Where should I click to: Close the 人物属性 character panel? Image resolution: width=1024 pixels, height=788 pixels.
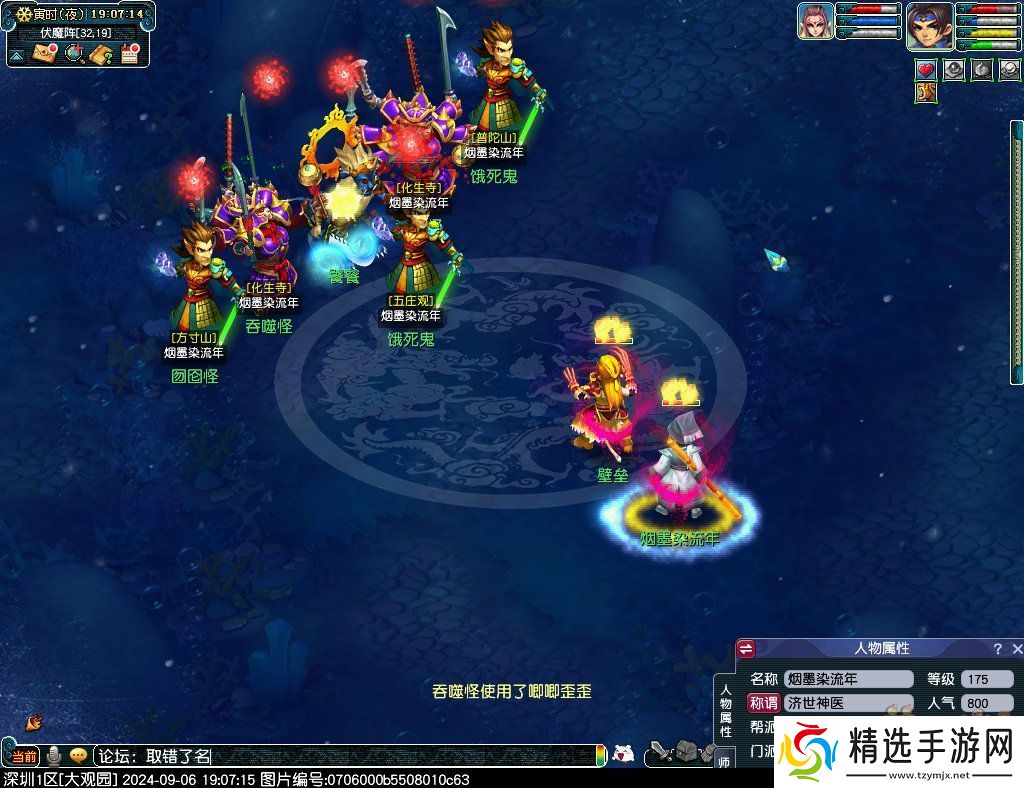pyautogui.click(x=1017, y=649)
